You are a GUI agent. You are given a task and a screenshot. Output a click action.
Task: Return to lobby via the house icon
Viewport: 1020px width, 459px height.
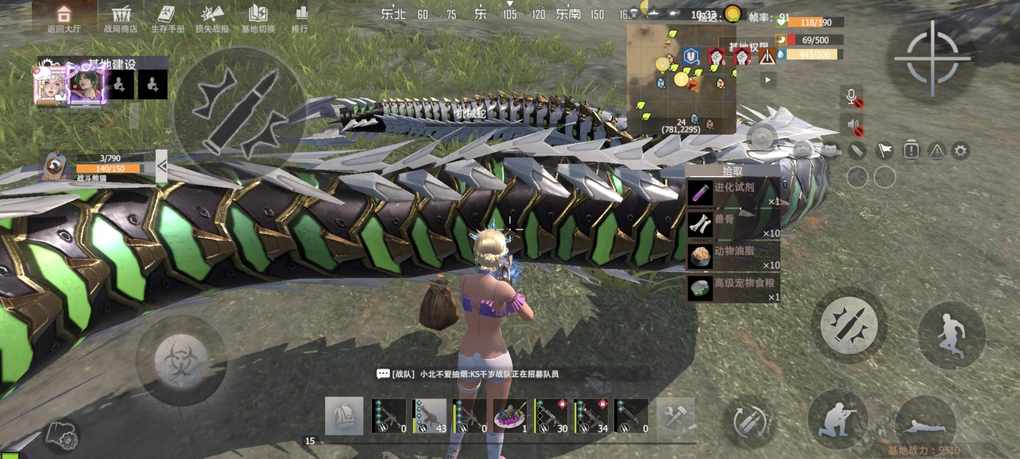pyautogui.click(x=63, y=15)
